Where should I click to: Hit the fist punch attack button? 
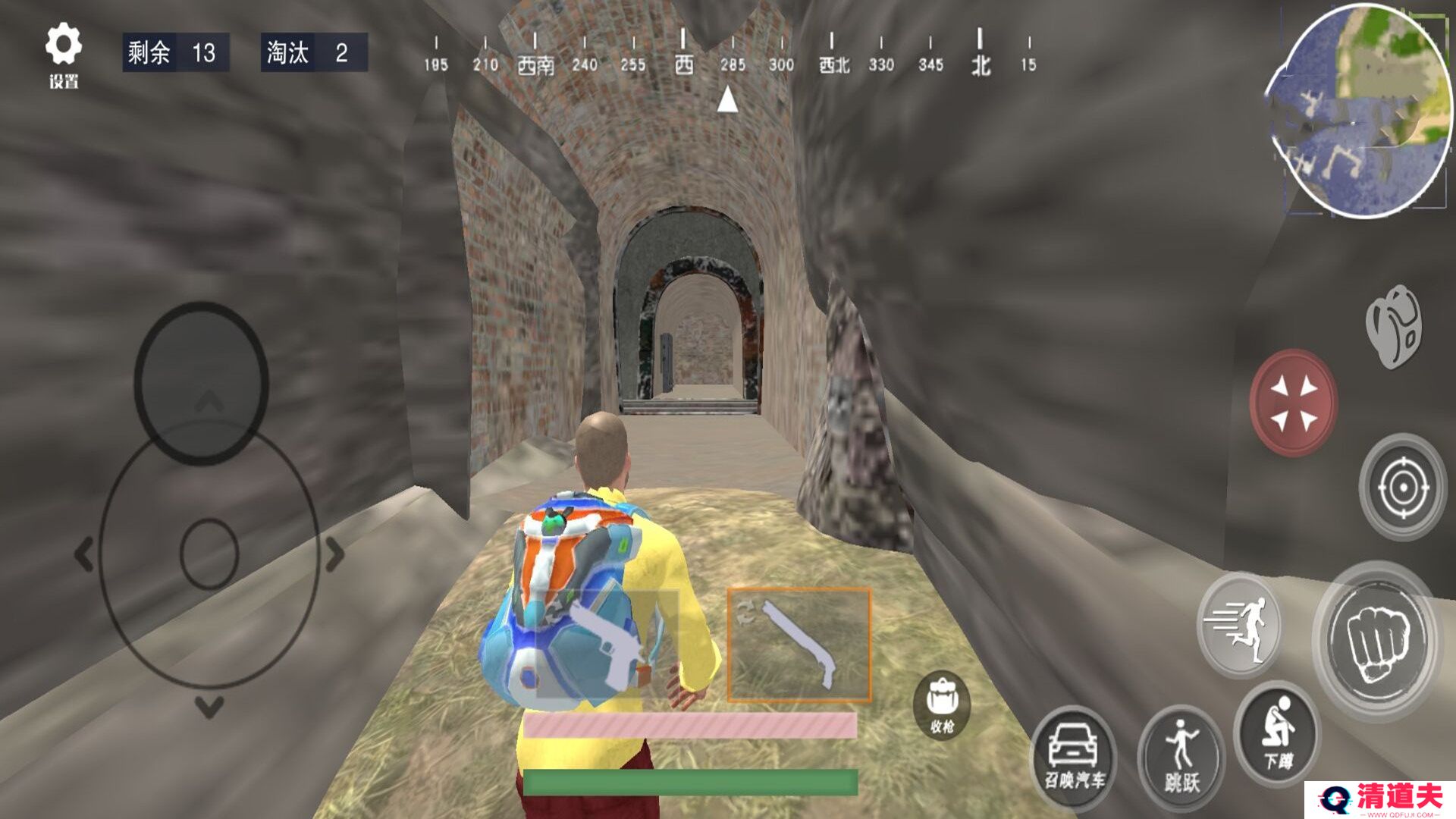click(1377, 641)
